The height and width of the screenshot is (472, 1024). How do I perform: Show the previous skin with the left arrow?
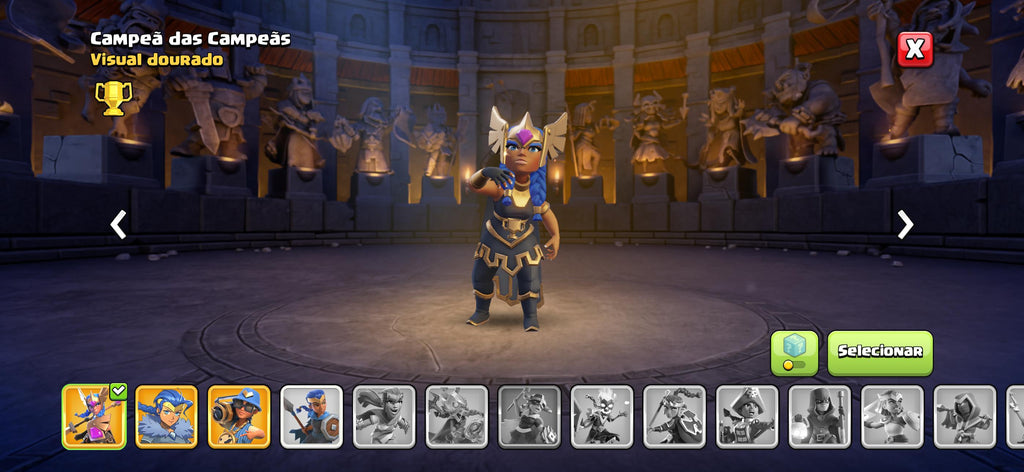pyautogui.click(x=118, y=225)
